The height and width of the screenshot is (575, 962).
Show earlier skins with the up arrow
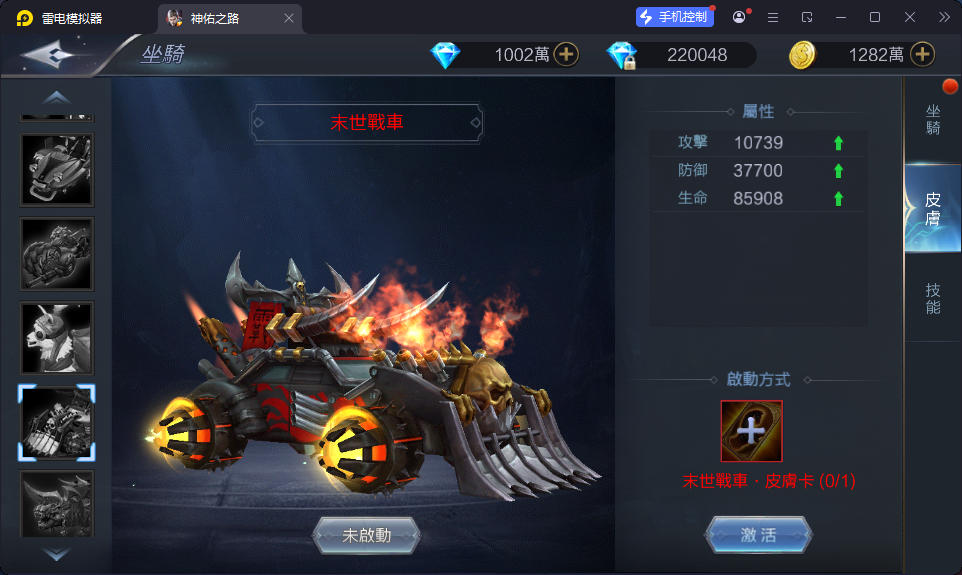click(57, 97)
